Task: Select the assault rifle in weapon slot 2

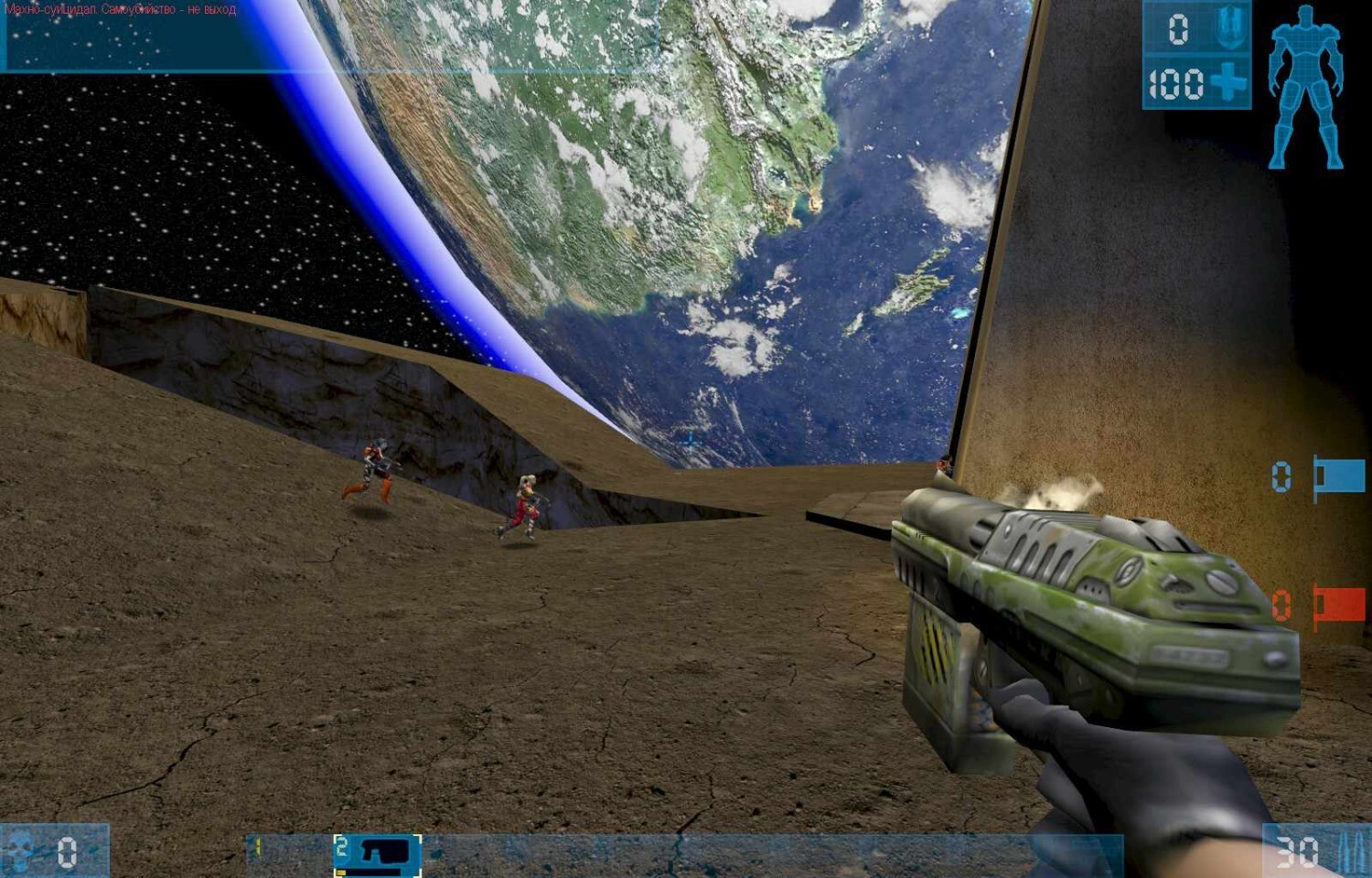Action: click(379, 853)
